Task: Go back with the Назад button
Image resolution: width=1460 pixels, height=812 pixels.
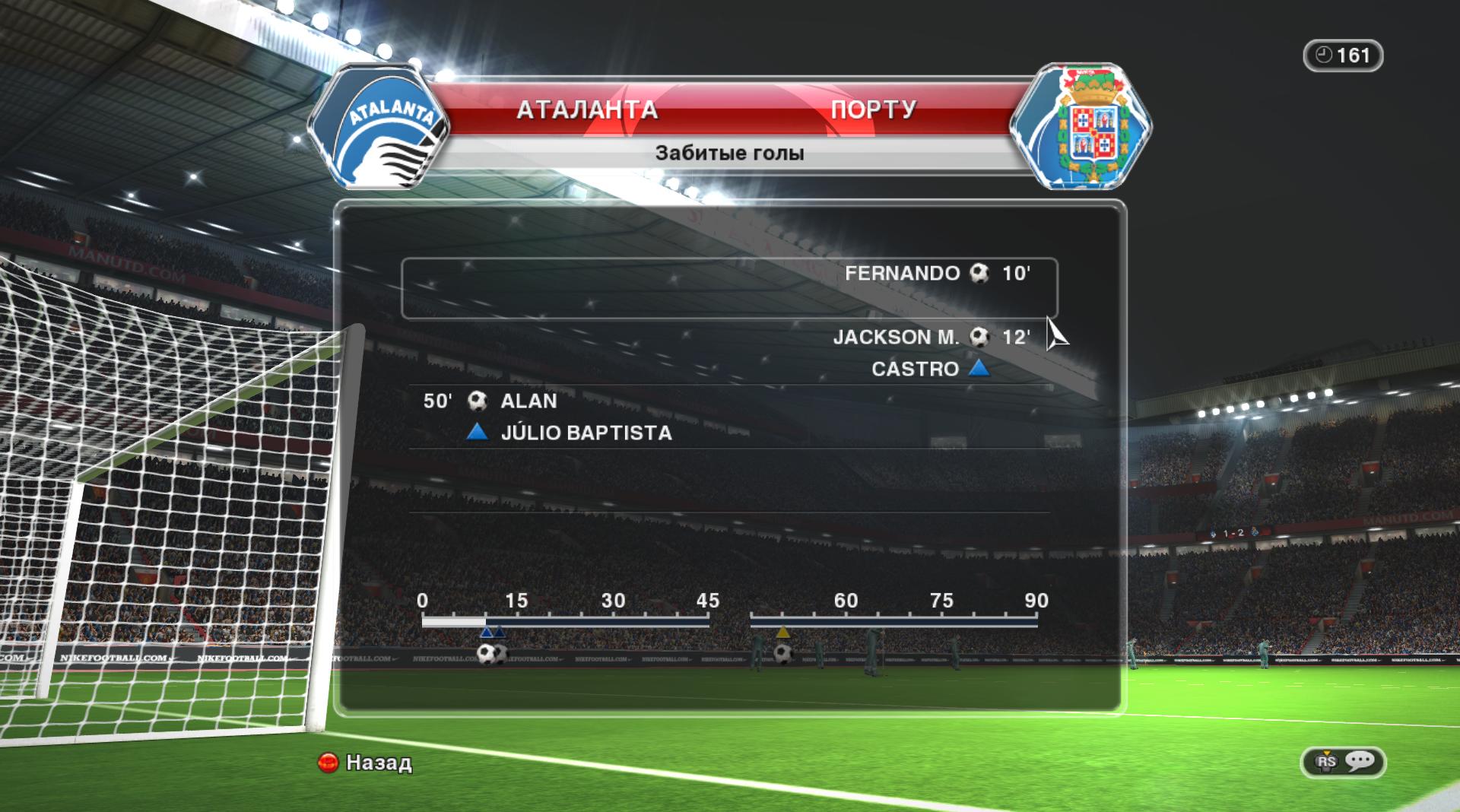Action: [366, 762]
